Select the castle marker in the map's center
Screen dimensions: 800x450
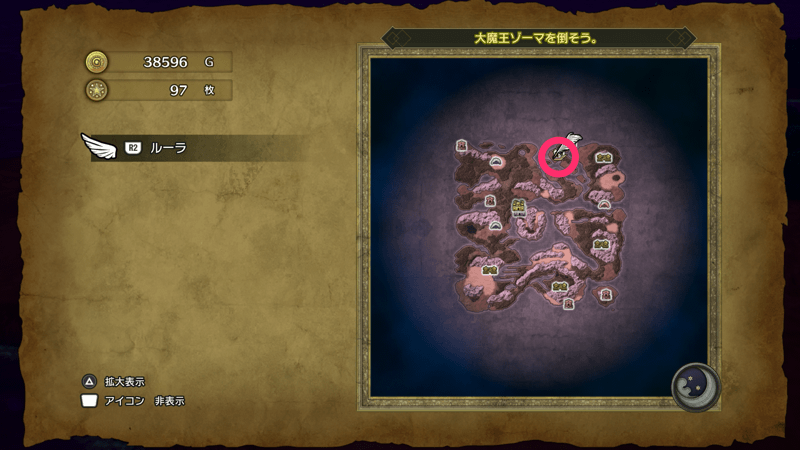coord(519,208)
